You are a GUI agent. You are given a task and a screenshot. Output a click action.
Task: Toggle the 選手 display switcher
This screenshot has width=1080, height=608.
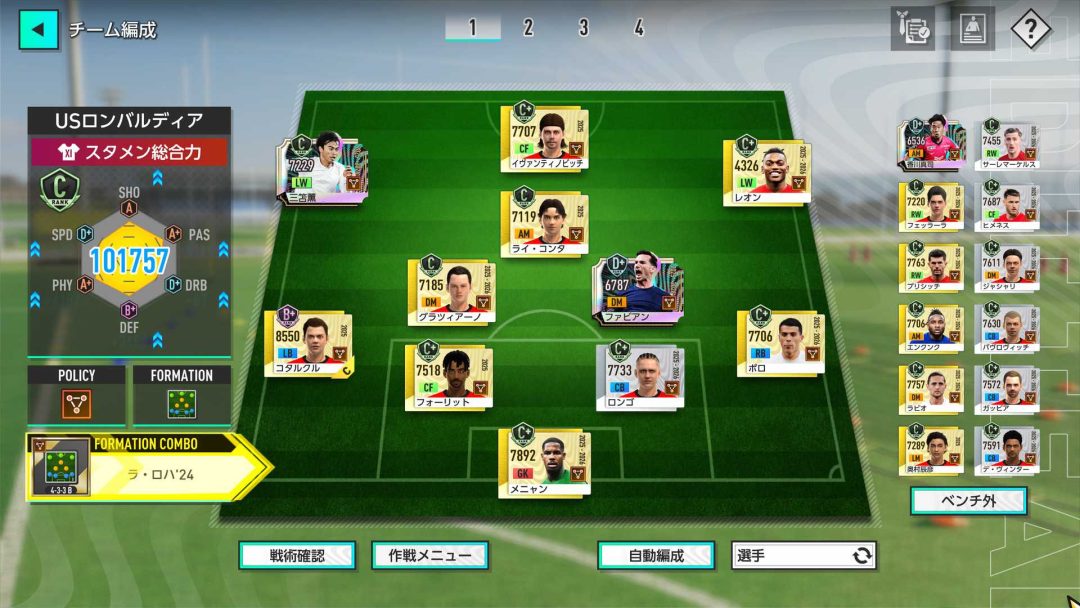click(804, 556)
